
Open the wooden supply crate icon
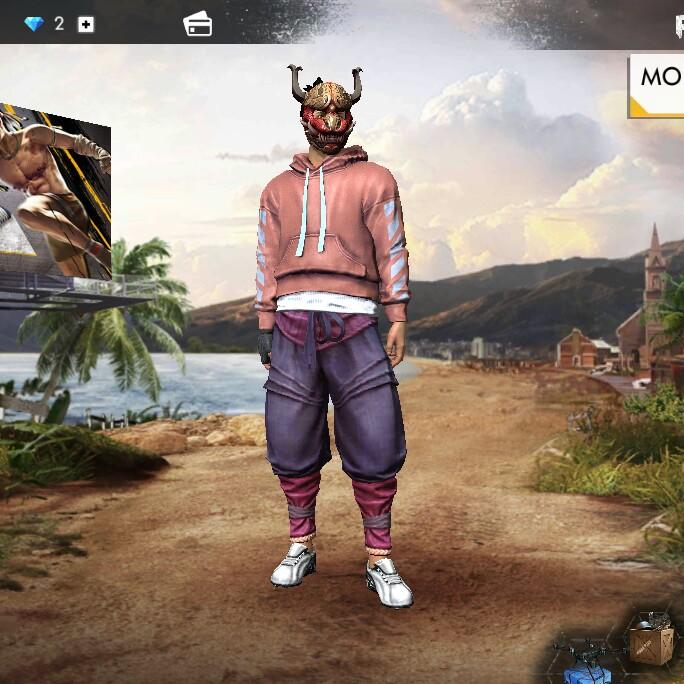[x=651, y=636]
